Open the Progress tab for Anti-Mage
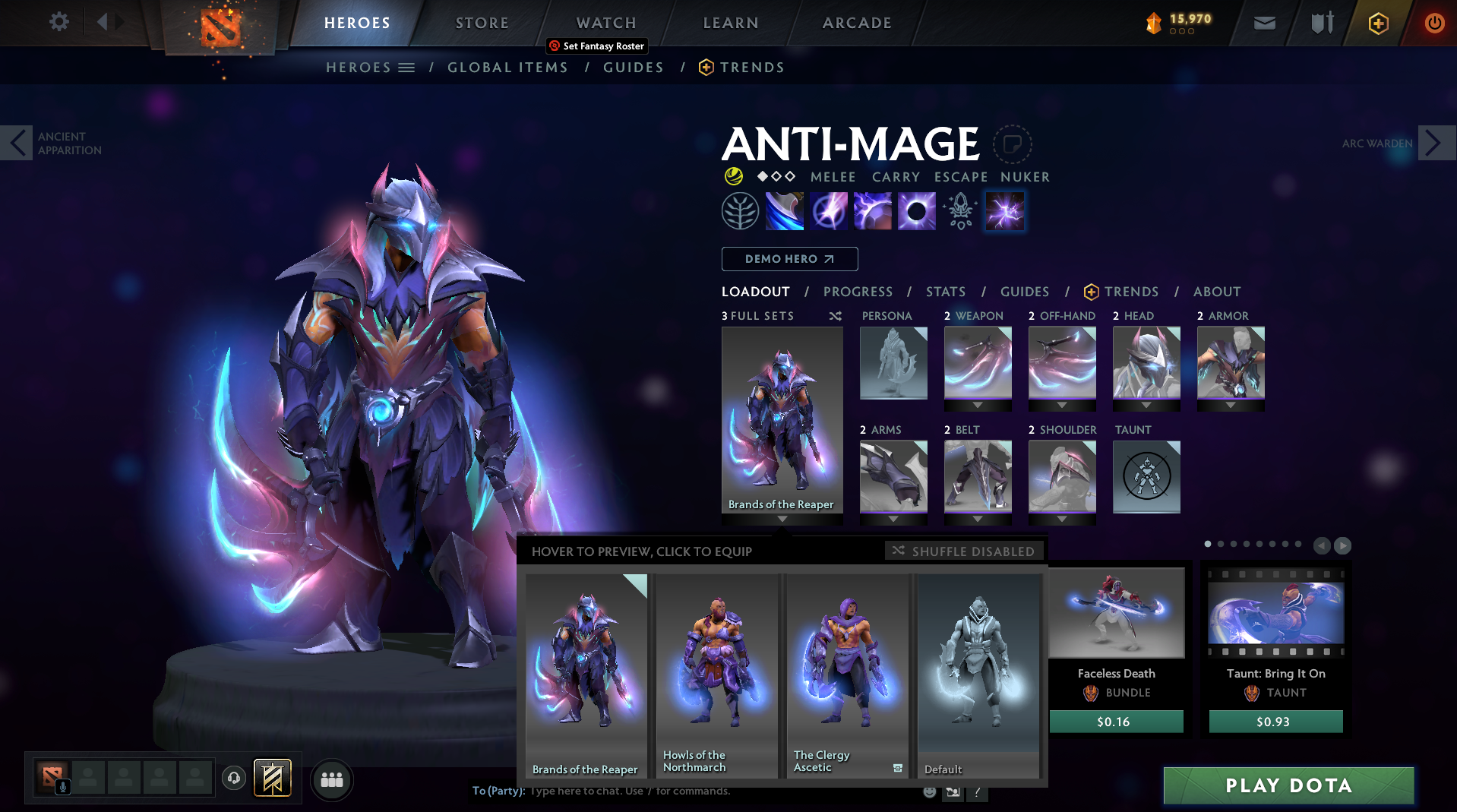This screenshot has height=812, width=1457. tap(858, 292)
